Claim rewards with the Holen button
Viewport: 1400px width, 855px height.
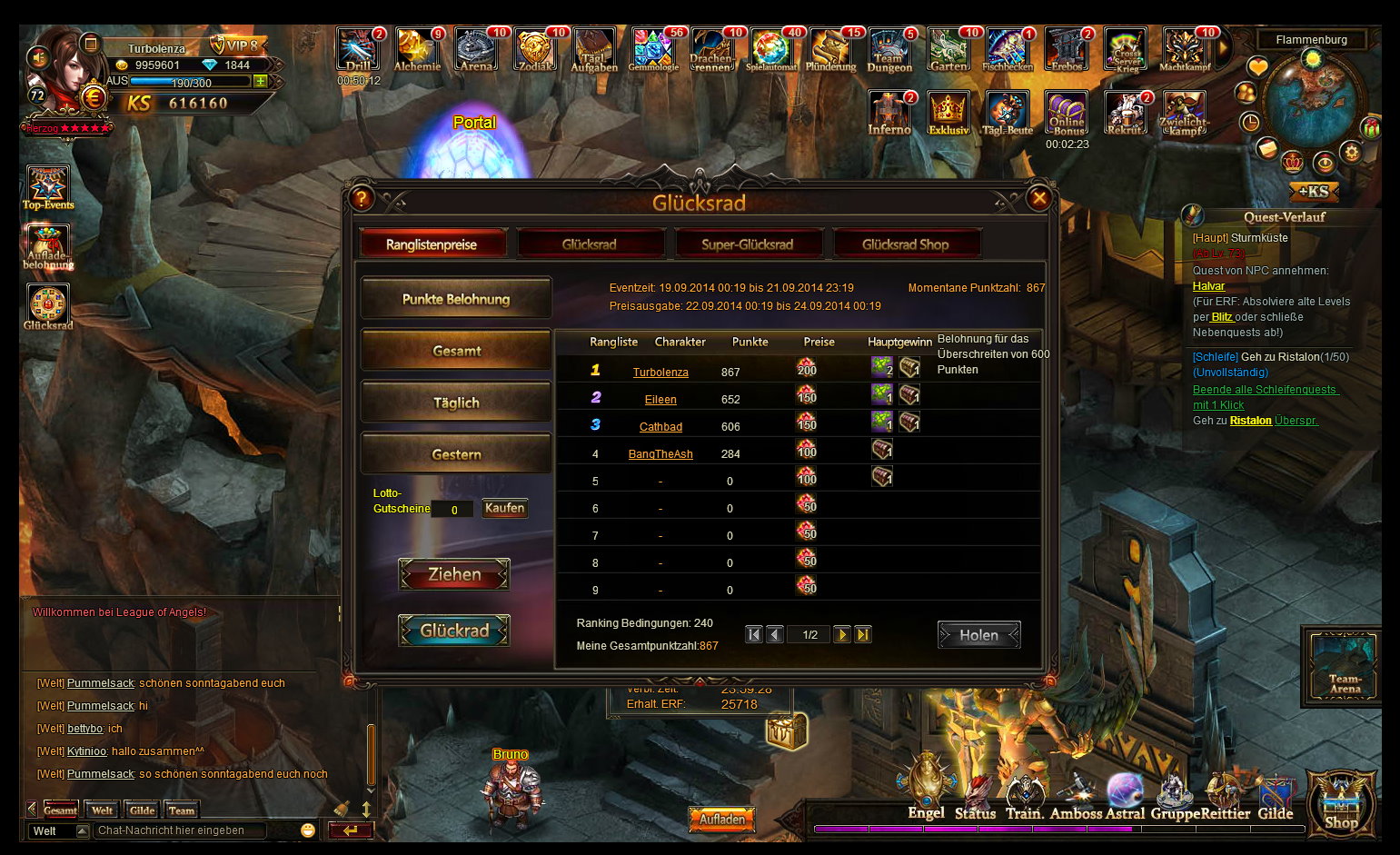tap(978, 635)
